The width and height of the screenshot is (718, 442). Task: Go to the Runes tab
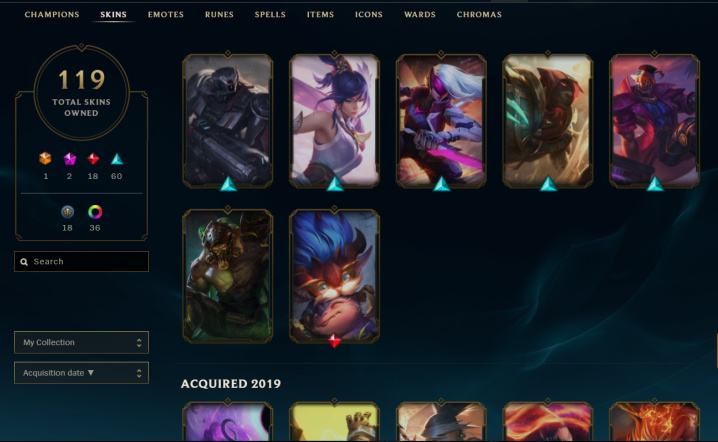pos(219,15)
